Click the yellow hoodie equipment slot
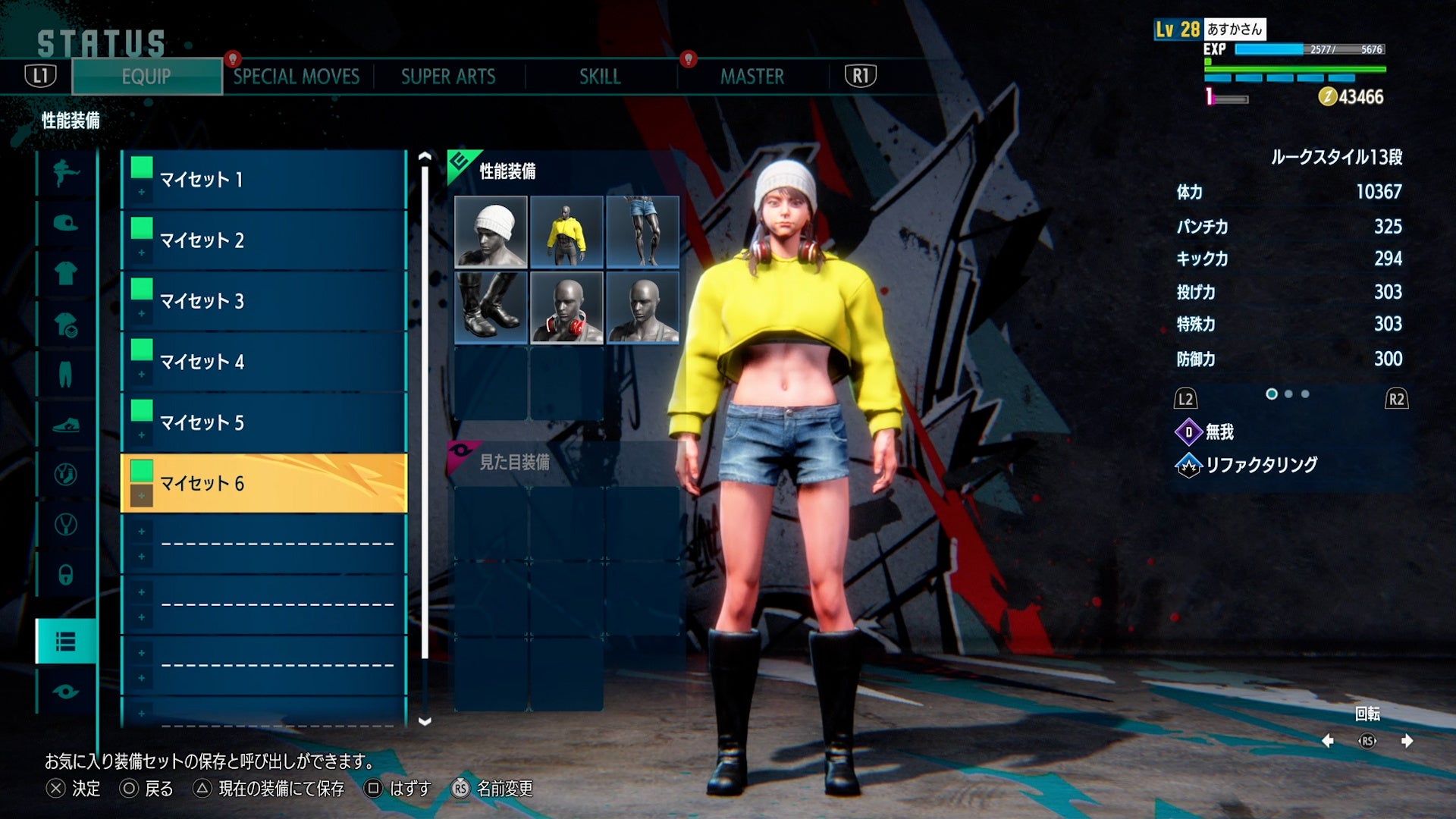 coord(566,231)
